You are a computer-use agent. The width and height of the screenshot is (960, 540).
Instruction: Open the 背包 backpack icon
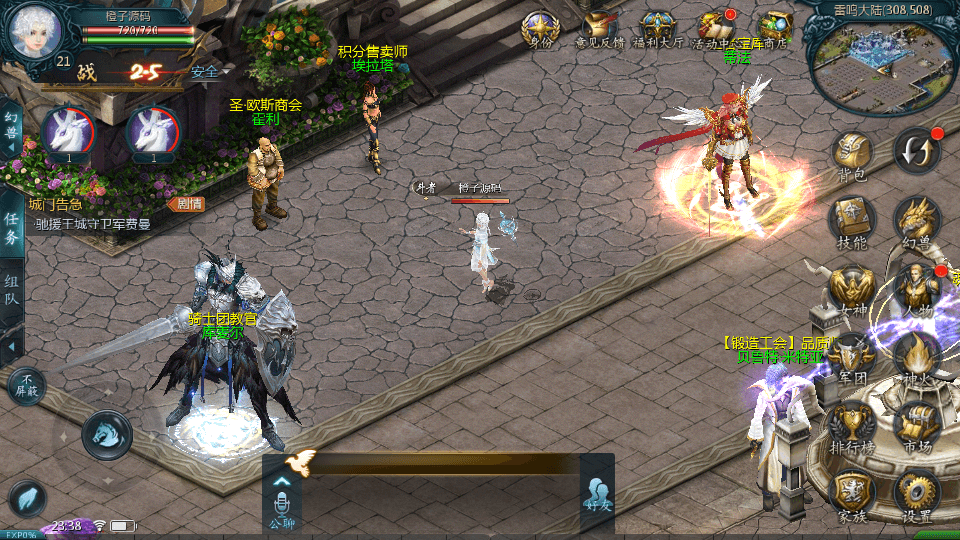pyautogui.click(x=852, y=154)
